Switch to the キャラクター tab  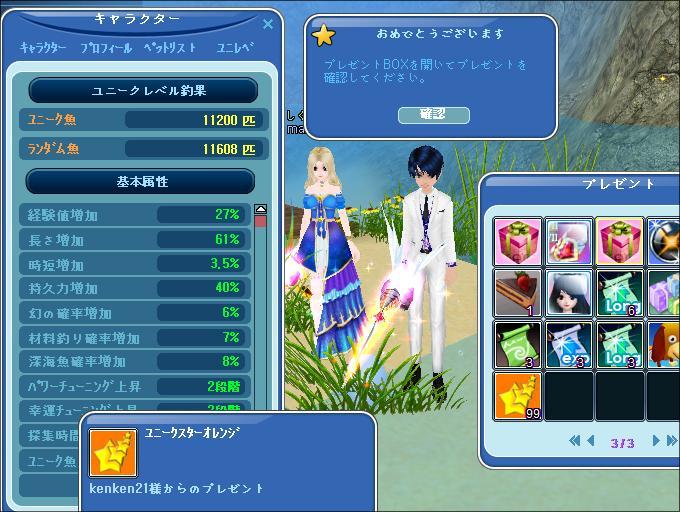click(x=44, y=48)
